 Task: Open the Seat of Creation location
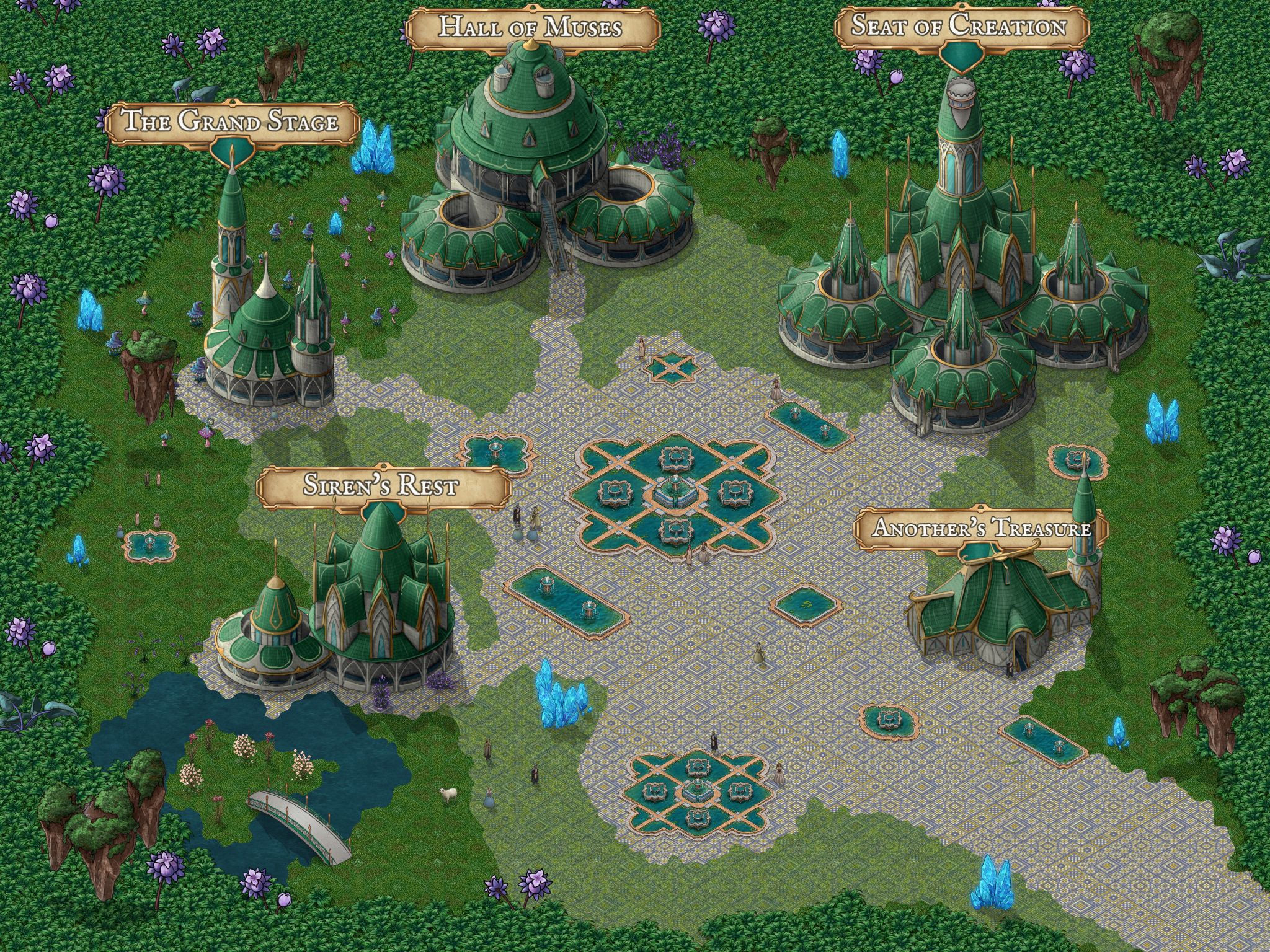coord(959,27)
